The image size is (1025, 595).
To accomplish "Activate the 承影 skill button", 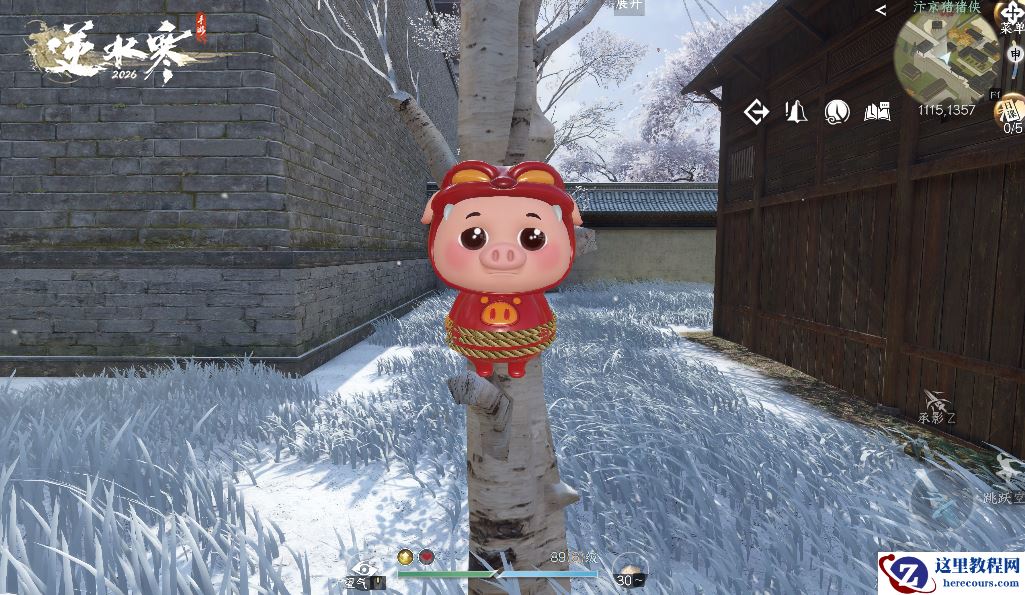I will 937,404.
